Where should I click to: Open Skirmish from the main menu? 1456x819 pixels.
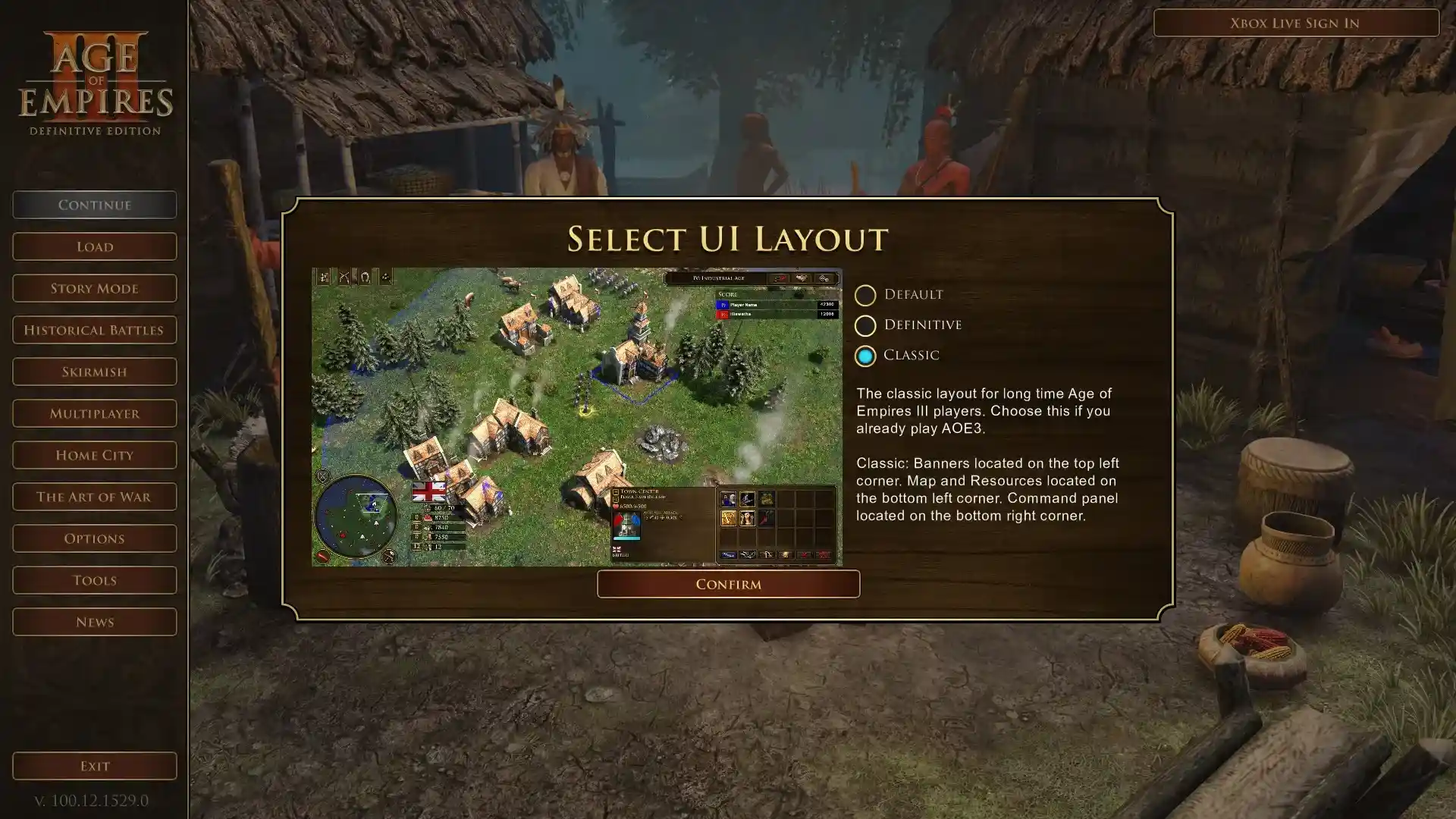(x=94, y=371)
